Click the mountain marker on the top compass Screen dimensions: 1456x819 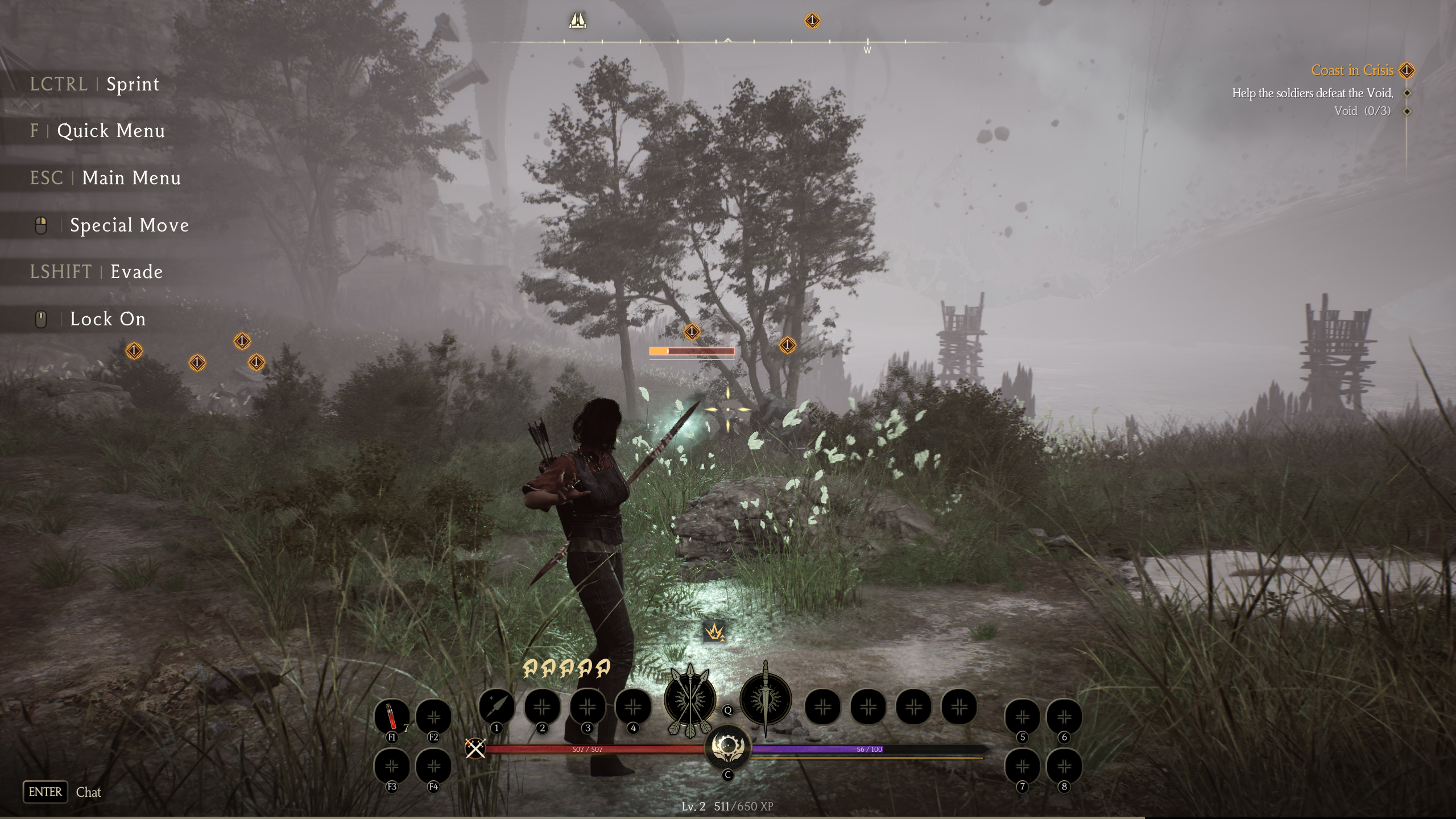click(x=578, y=21)
